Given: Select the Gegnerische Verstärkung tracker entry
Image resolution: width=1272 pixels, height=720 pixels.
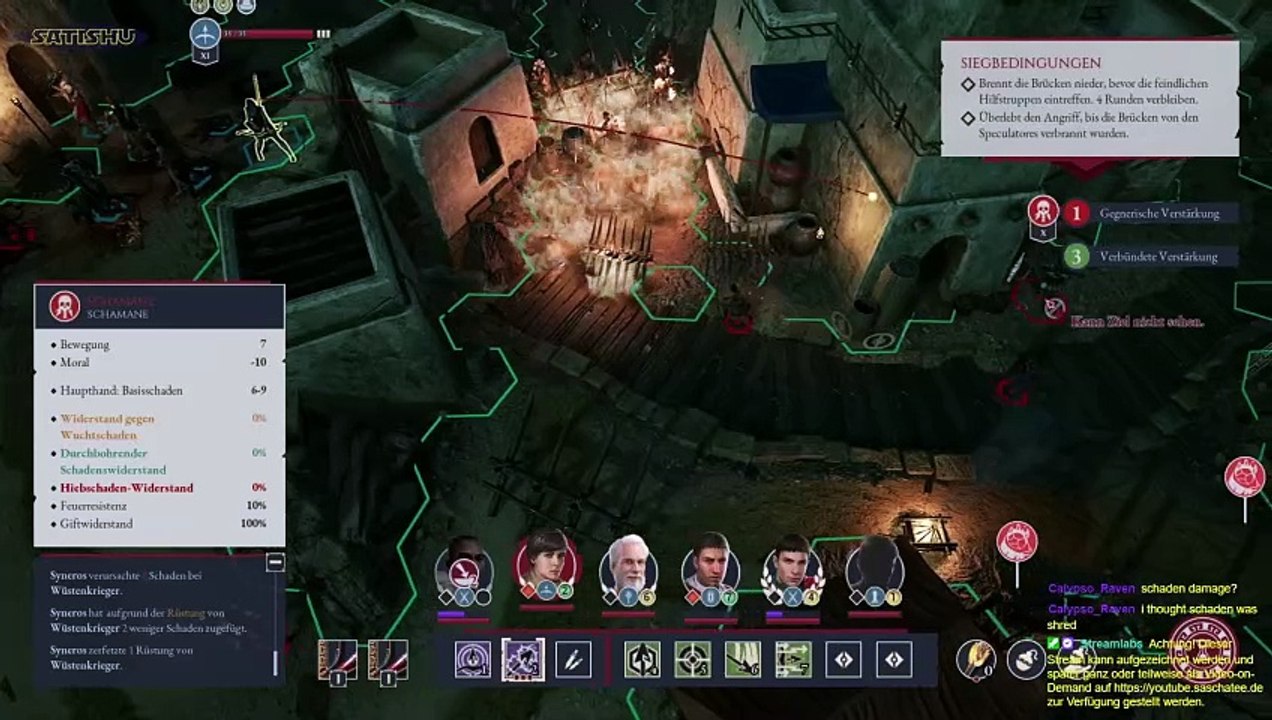Looking at the screenshot, I should (1158, 213).
